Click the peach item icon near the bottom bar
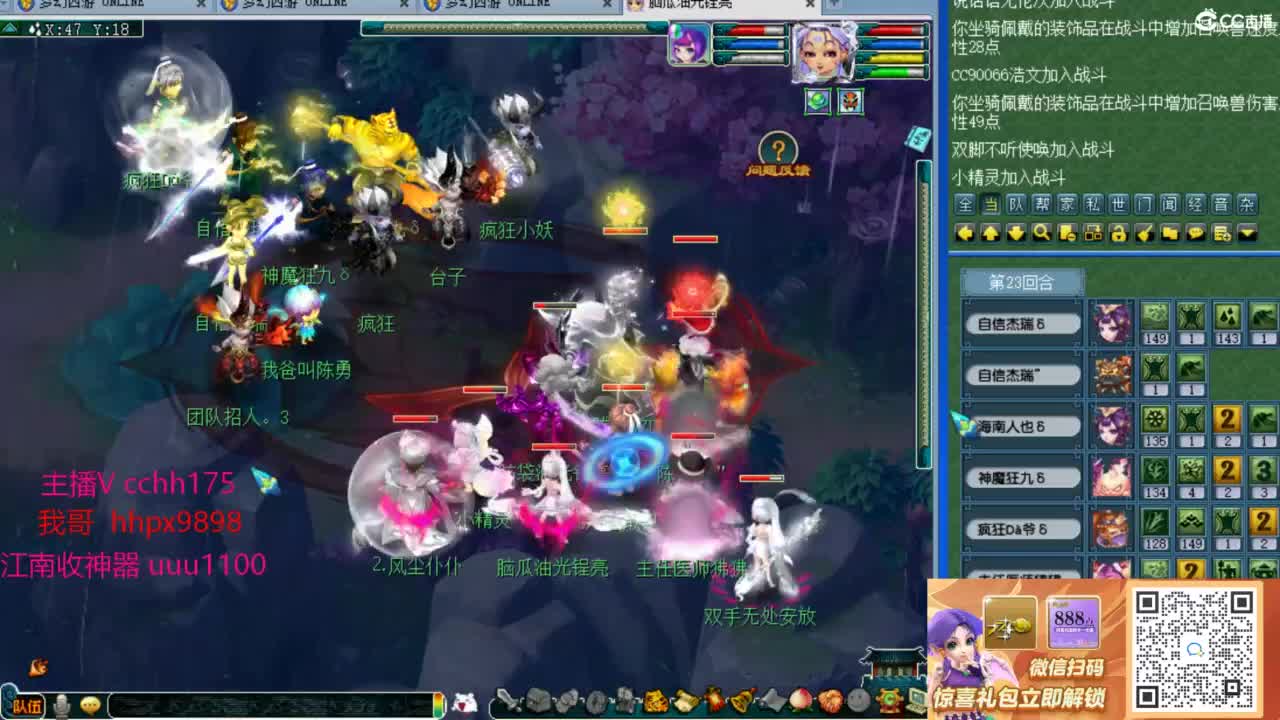Image resolution: width=1280 pixels, height=720 pixels. click(799, 701)
